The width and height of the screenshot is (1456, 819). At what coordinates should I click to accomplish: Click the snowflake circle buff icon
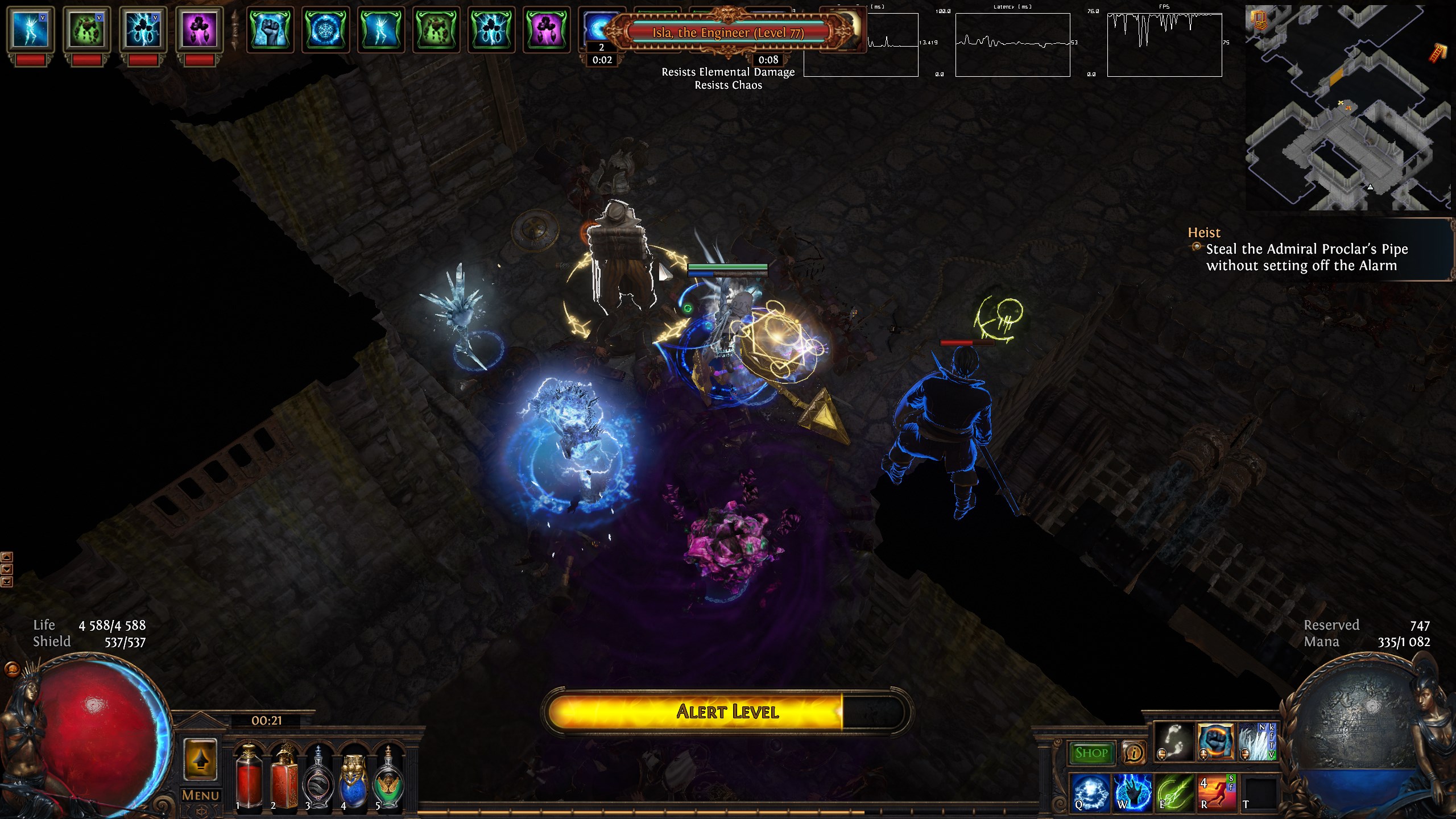pos(326,30)
